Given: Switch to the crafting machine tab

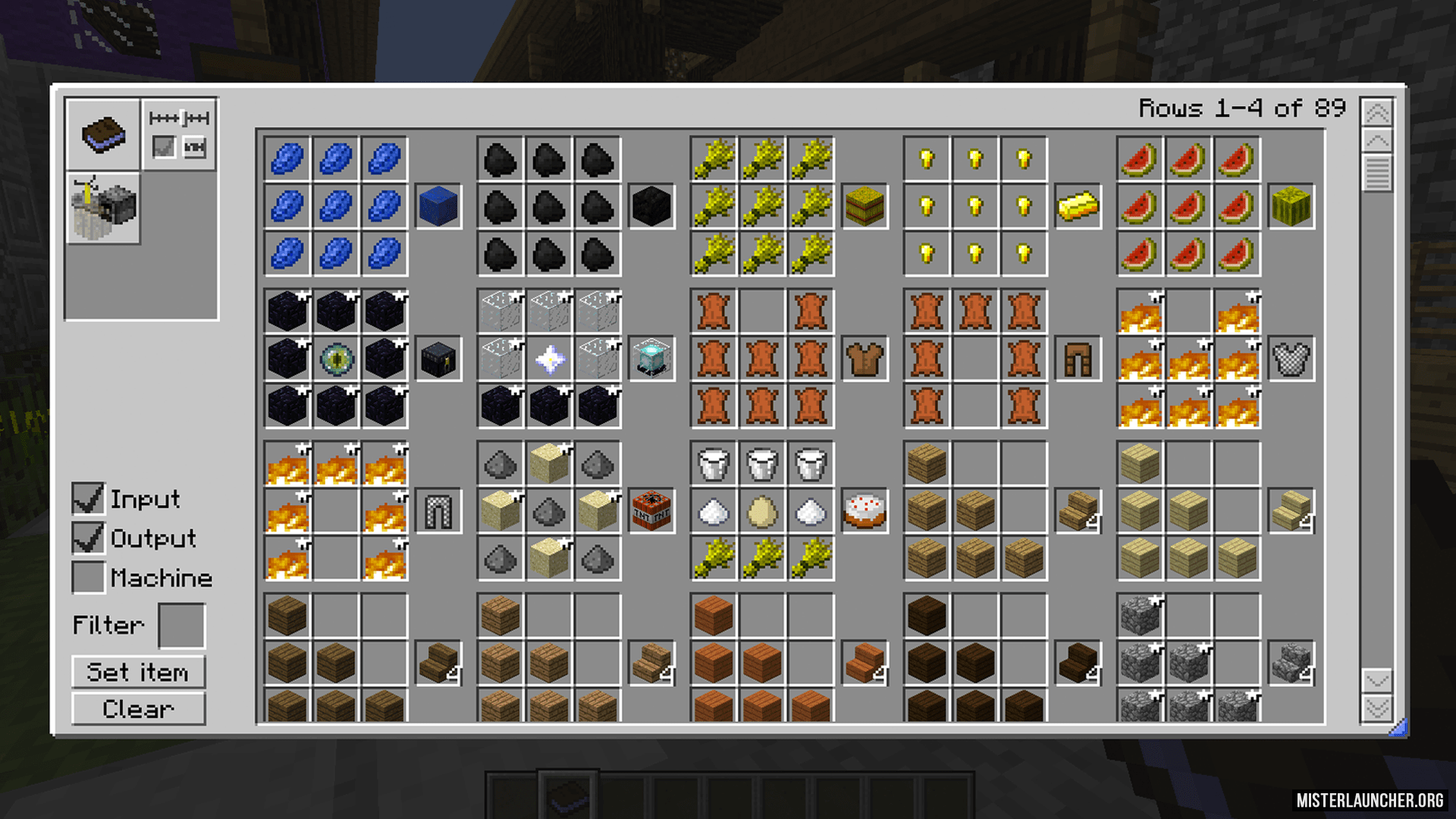Looking at the screenshot, I should click(x=103, y=208).
